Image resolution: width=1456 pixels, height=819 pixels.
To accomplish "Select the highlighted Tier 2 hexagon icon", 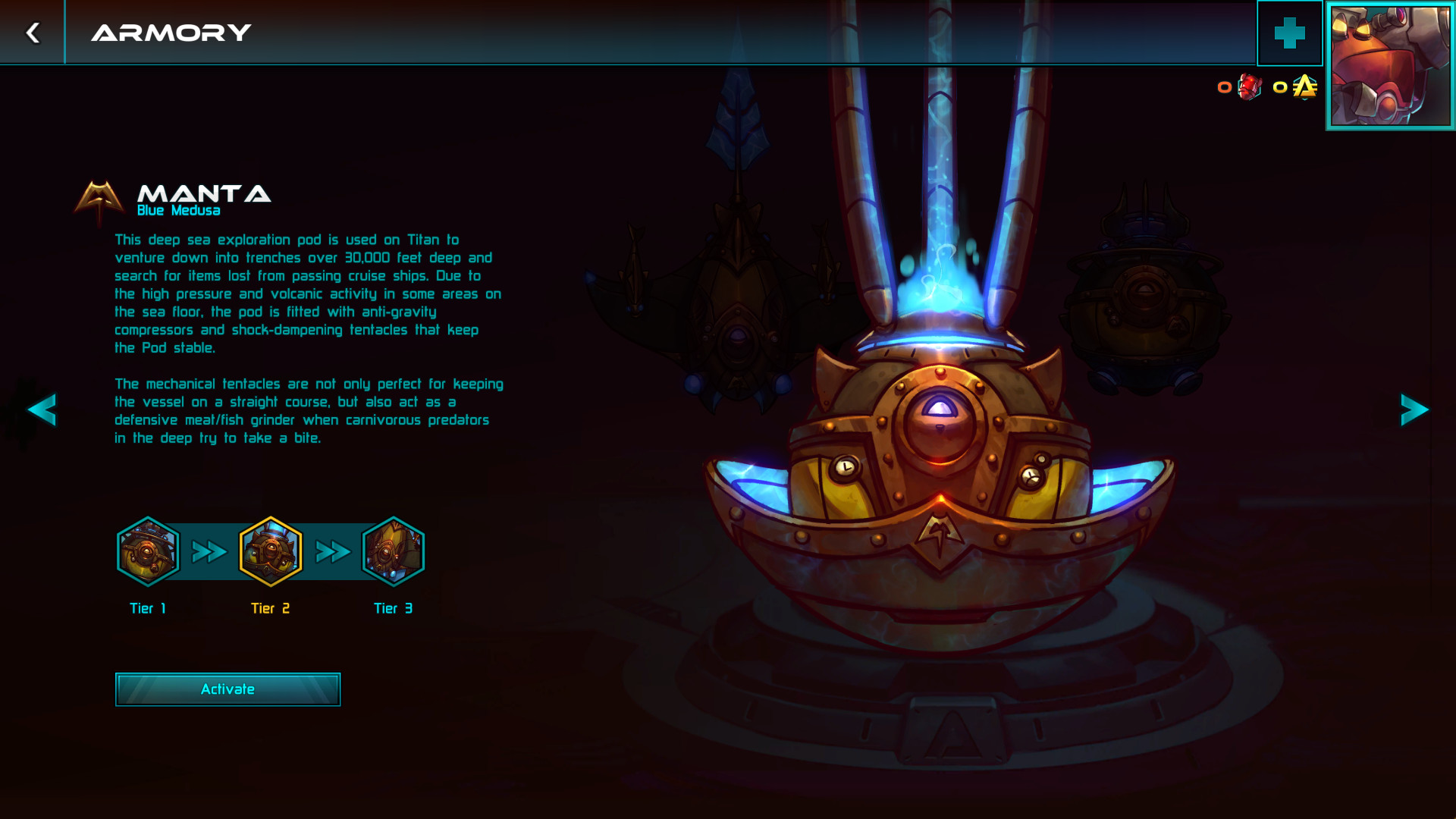I will [x=271, y=551].
